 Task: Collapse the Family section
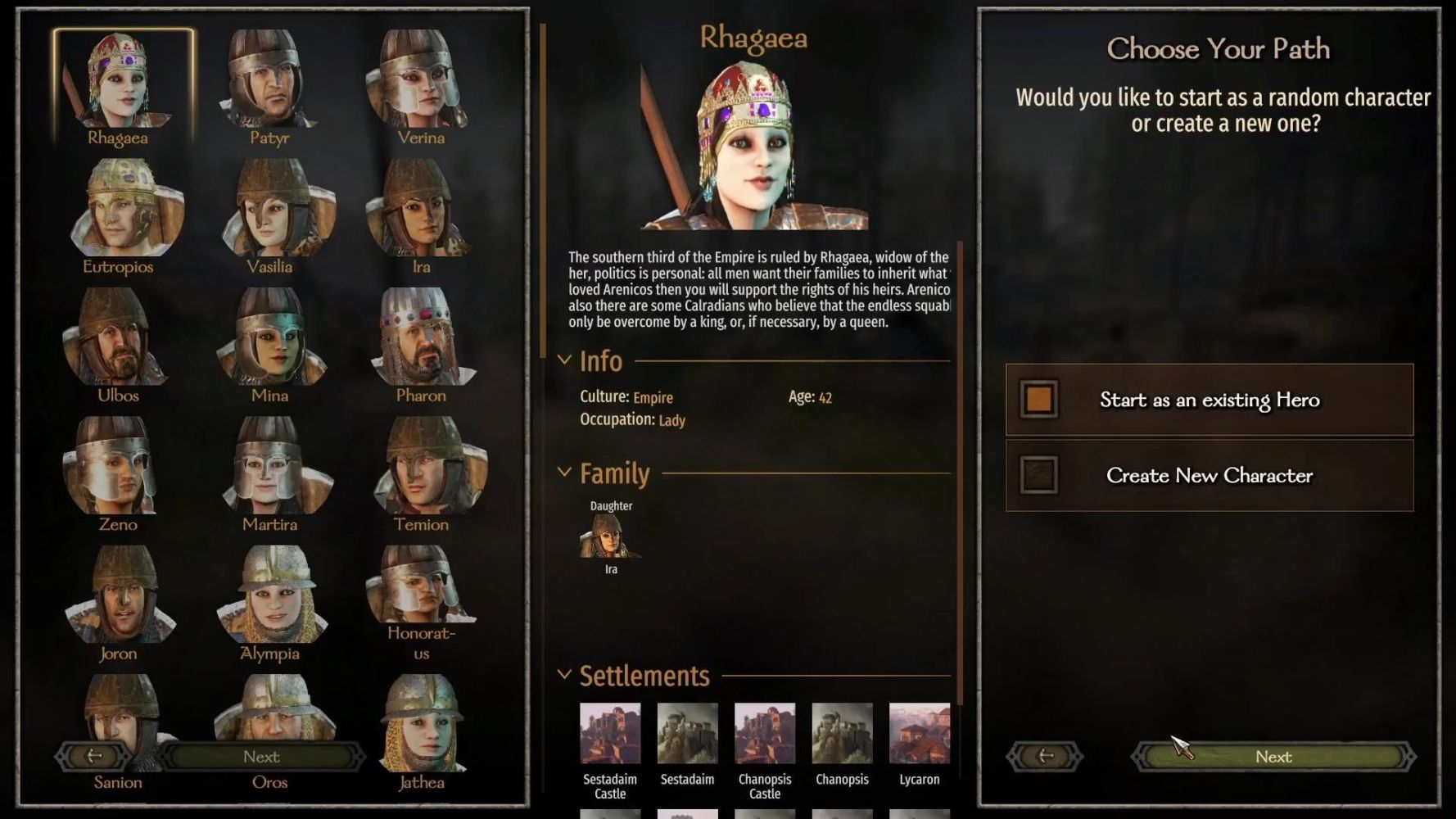[x=564, y=473]
